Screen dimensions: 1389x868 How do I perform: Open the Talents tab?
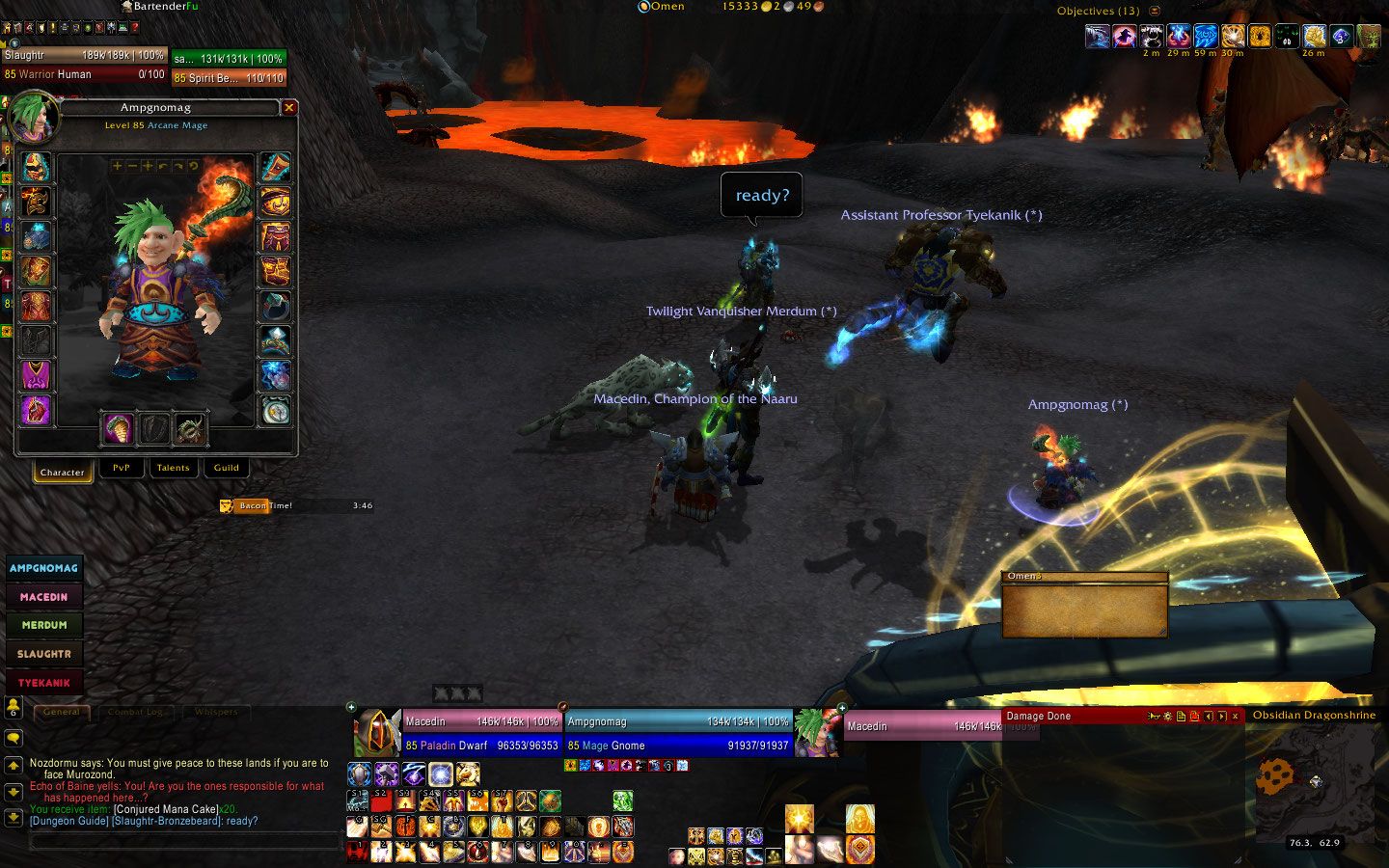174,468
